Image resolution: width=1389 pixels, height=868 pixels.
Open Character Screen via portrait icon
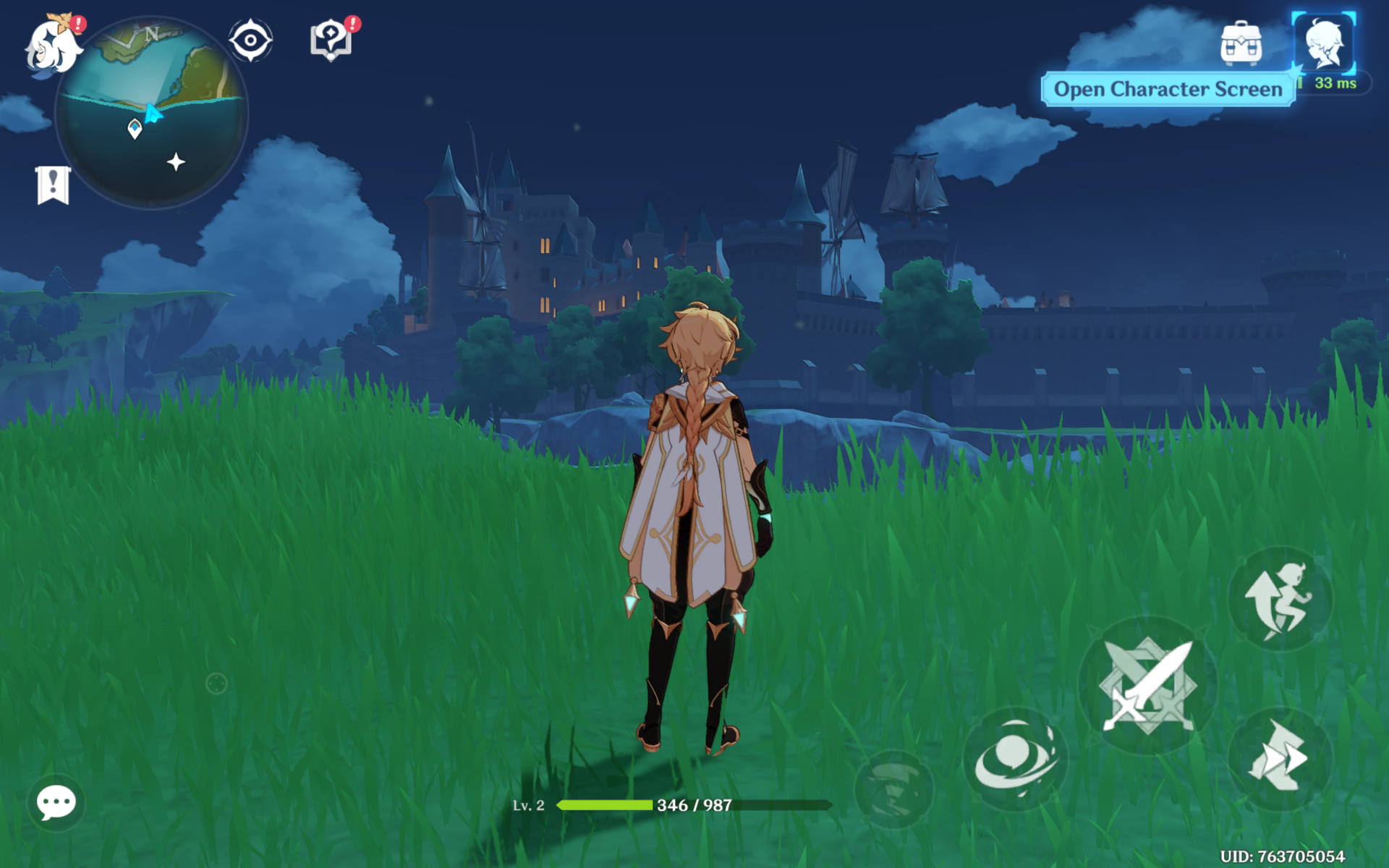(x=1323, y=43)
